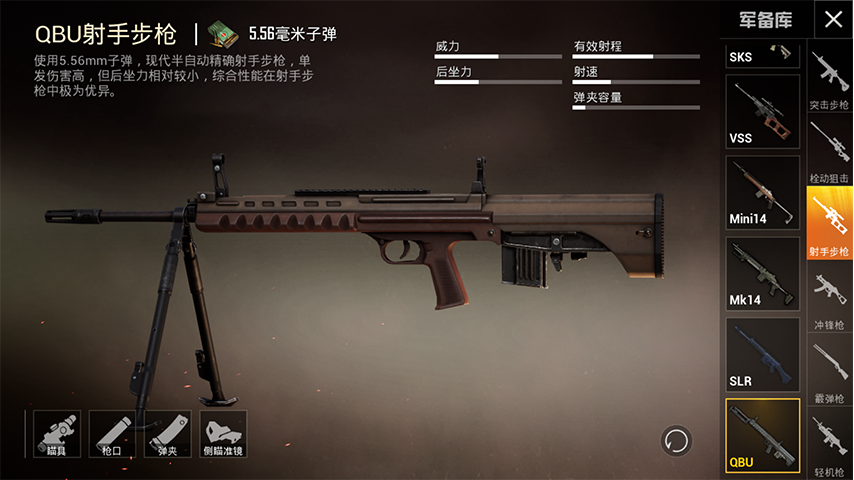Viewport: 854px width, 480px height.
Task: Open the 侧瞄准镜 canted sight slot
Action: [x=223, y=433]
